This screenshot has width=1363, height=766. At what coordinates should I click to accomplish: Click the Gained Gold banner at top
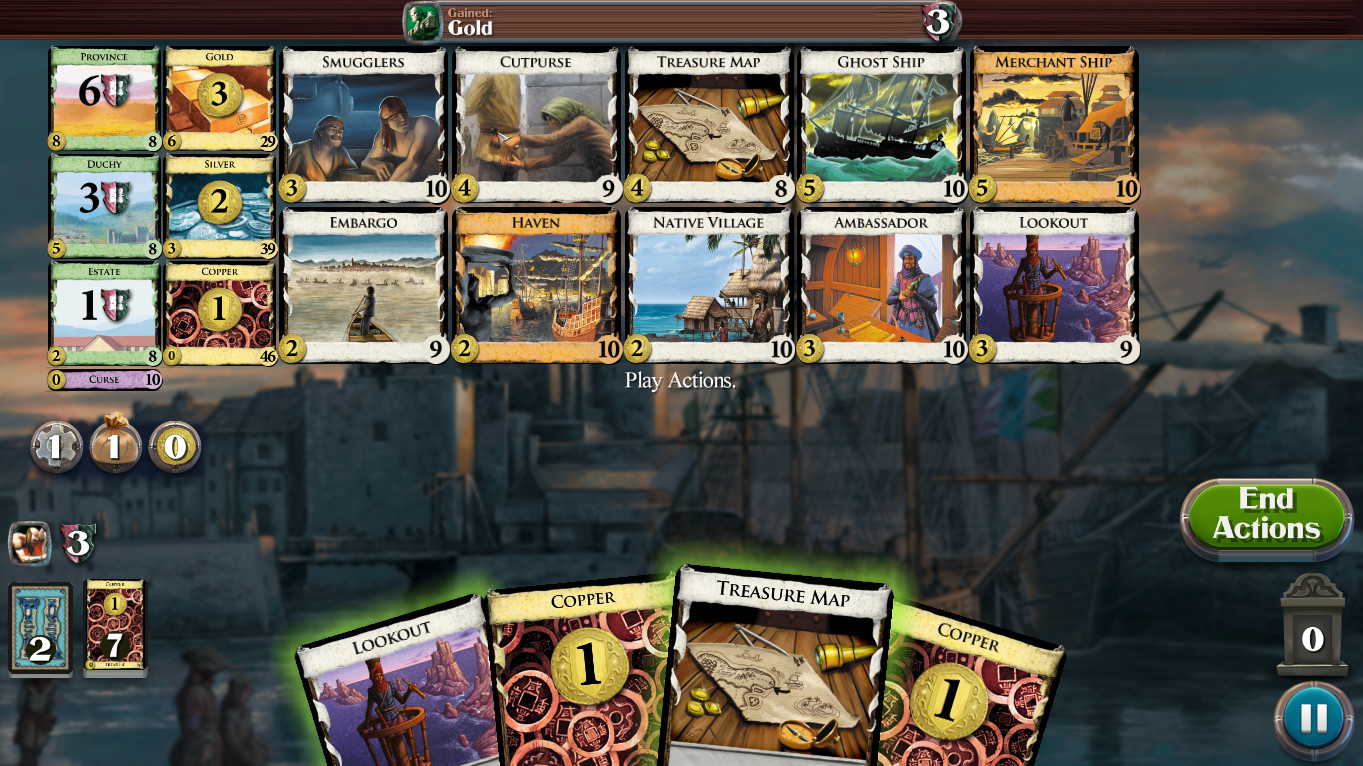click(x=680, y=20)
